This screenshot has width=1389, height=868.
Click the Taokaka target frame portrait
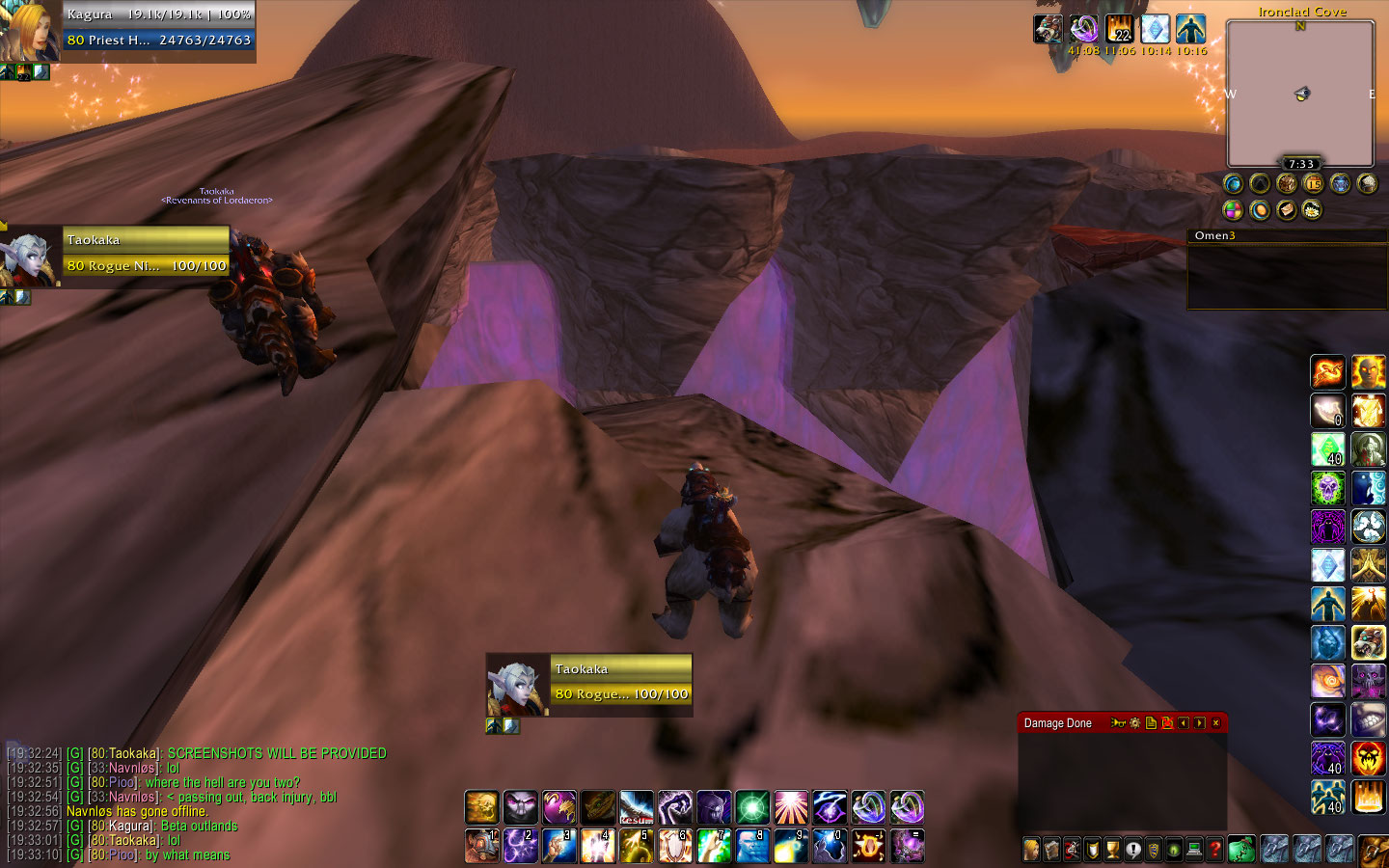pos(517,685)
